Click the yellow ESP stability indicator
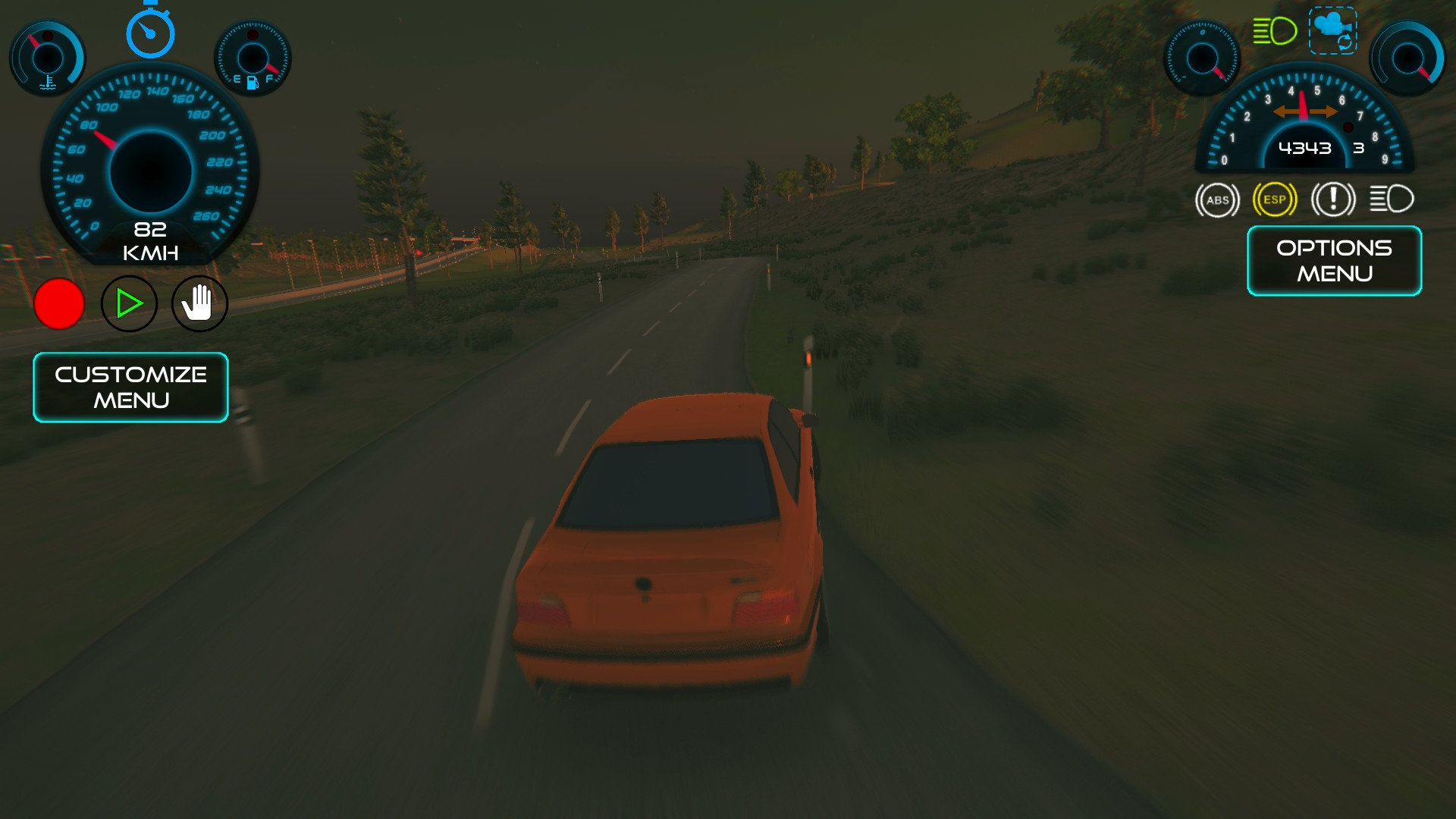This screenshot has width=1456, height=819. [x=1274, y=199]
